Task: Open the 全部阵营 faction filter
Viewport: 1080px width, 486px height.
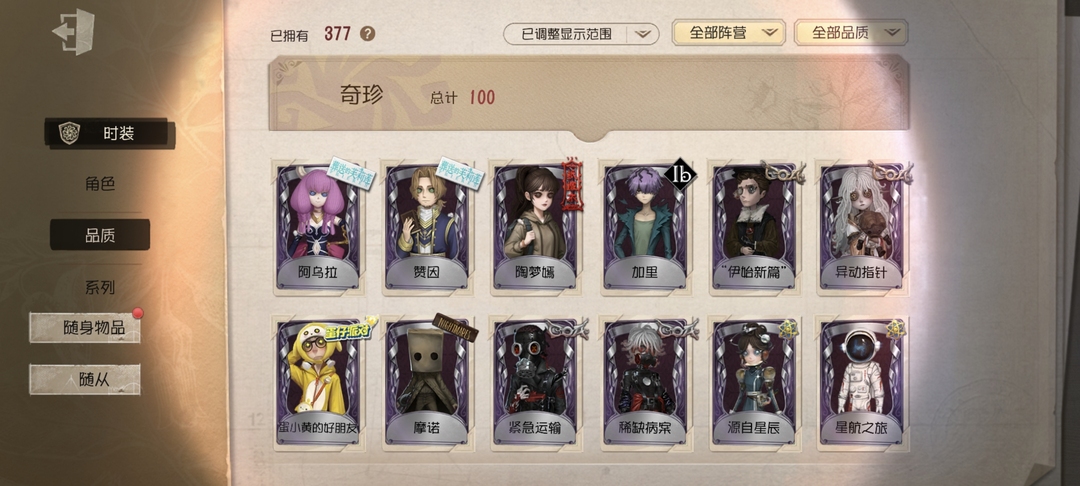Action: click(727, 33)
